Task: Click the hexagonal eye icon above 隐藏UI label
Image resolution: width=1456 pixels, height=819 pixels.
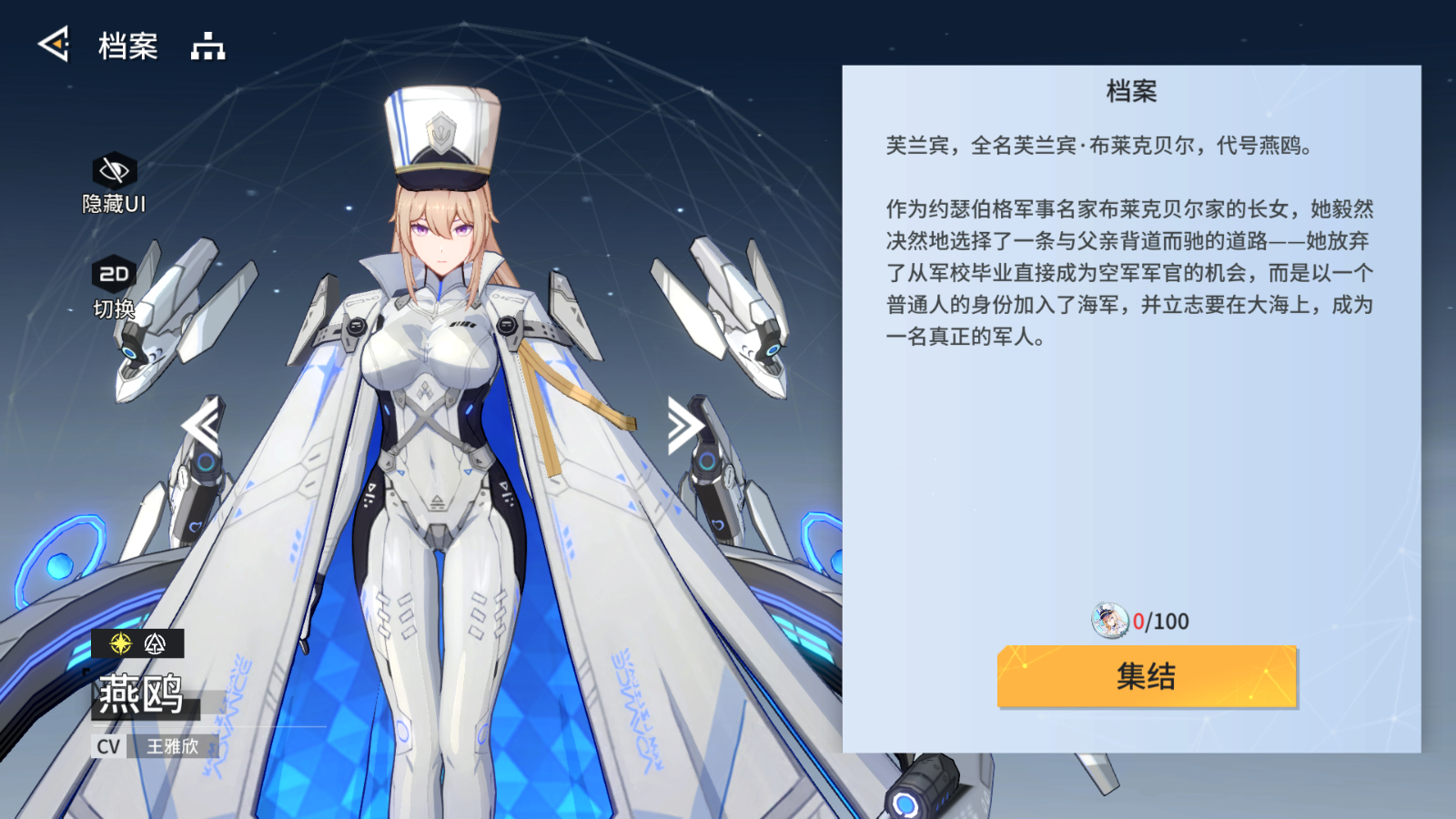Action: (112, 169)
